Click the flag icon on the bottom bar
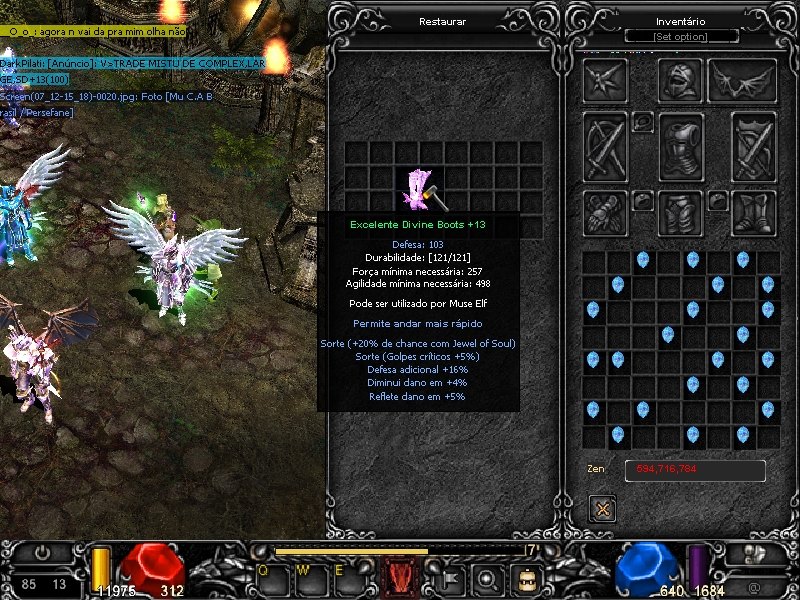Image resolution: width=800 pixels, height=600 pixels. pos(450,577)
